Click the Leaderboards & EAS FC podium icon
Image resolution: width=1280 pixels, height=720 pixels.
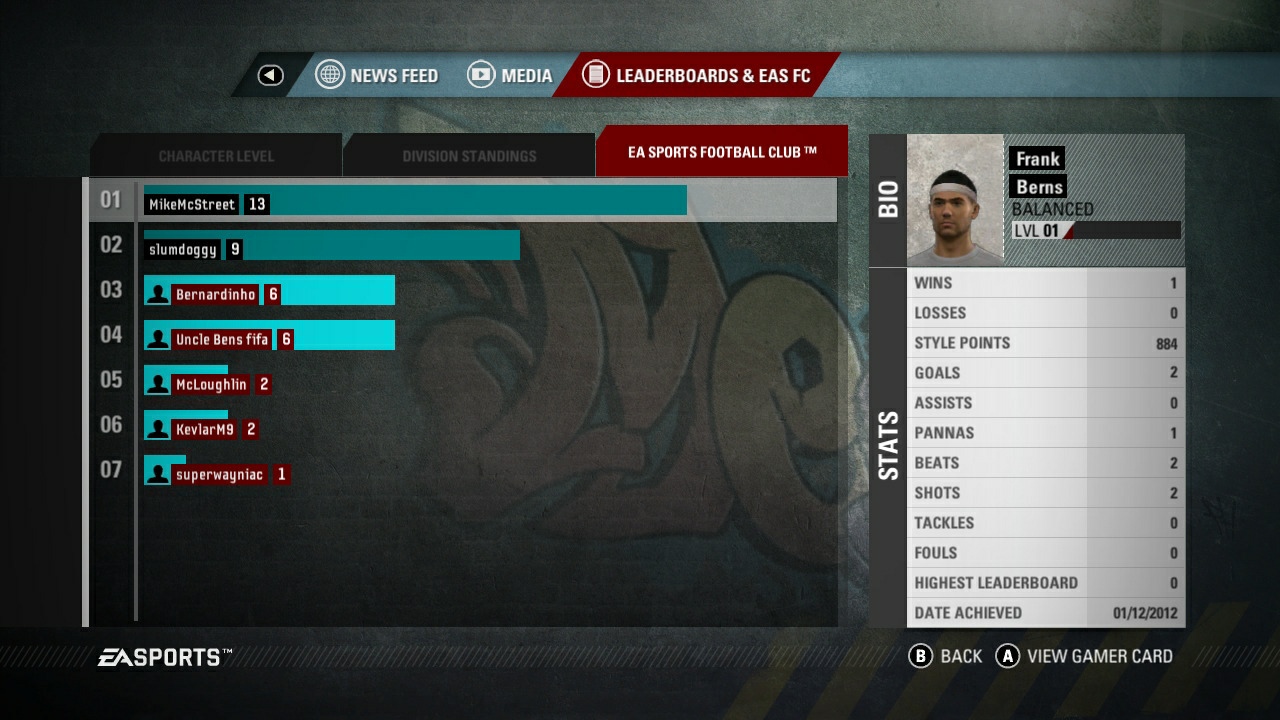[x=596, y=74]
